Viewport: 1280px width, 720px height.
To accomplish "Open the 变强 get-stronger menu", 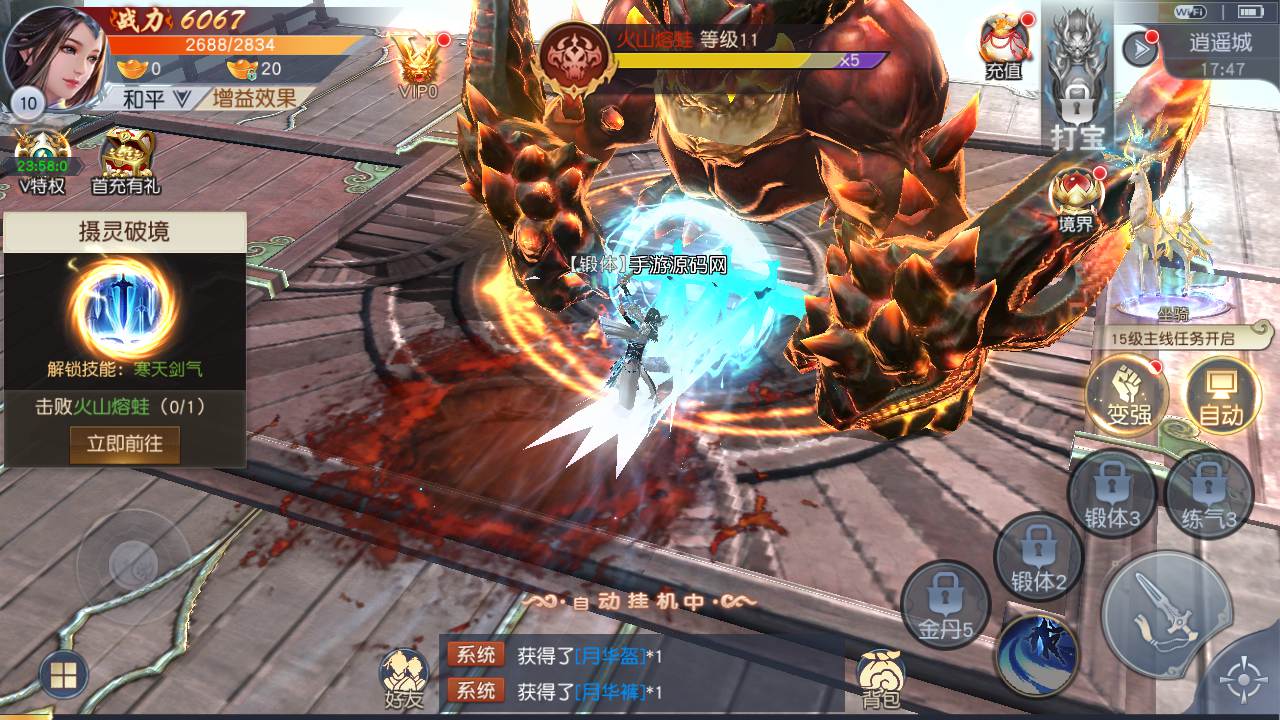I will point(1127,395).
